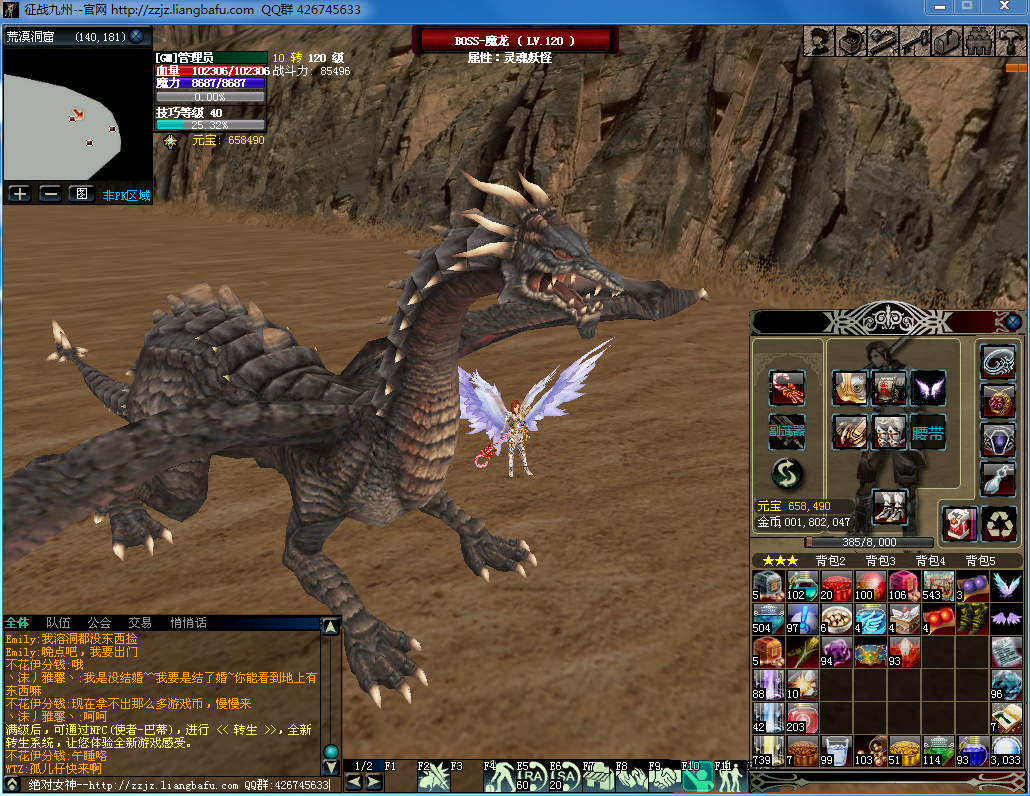The width and height of the screenshot is (1030, 796).
Task: Switch chat to the 交易 trade tab
Action: pyautogui.click(x=140, y=623)
